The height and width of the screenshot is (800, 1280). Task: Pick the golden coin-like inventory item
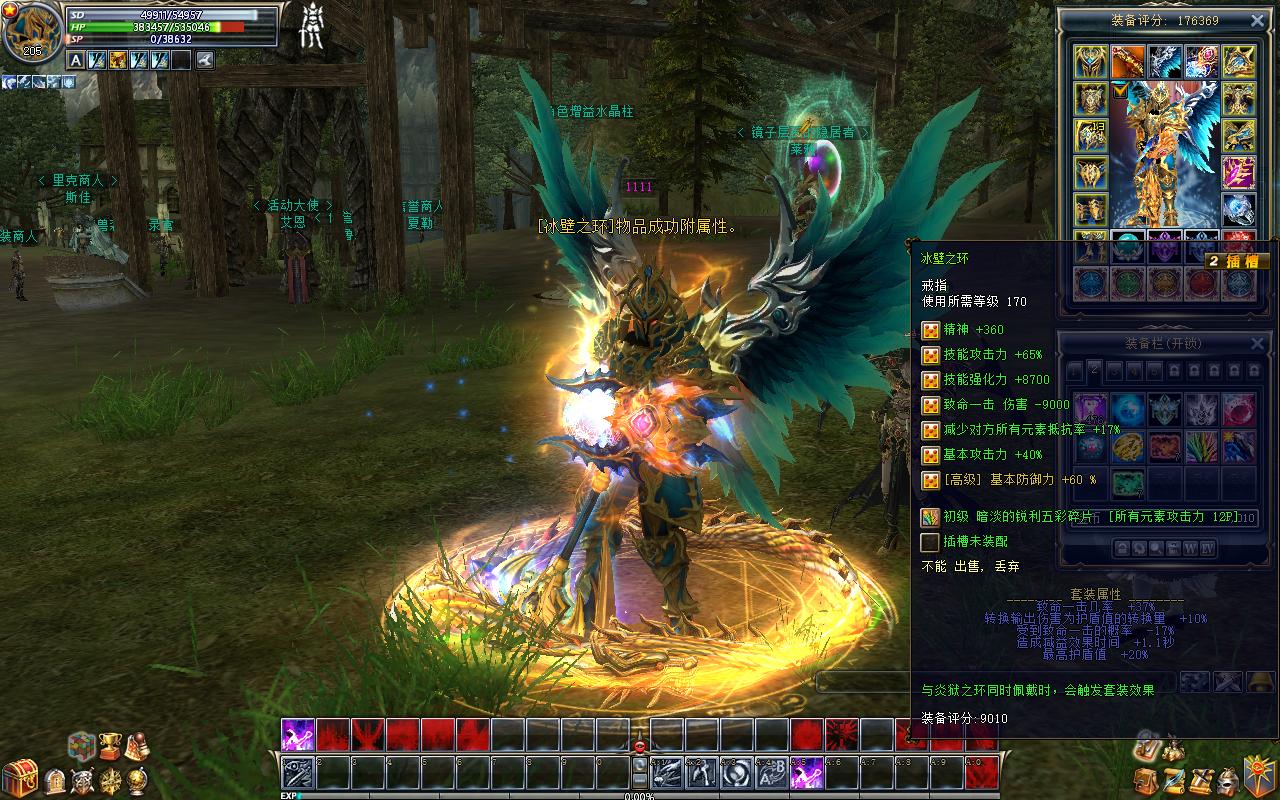click(1127, 446)
